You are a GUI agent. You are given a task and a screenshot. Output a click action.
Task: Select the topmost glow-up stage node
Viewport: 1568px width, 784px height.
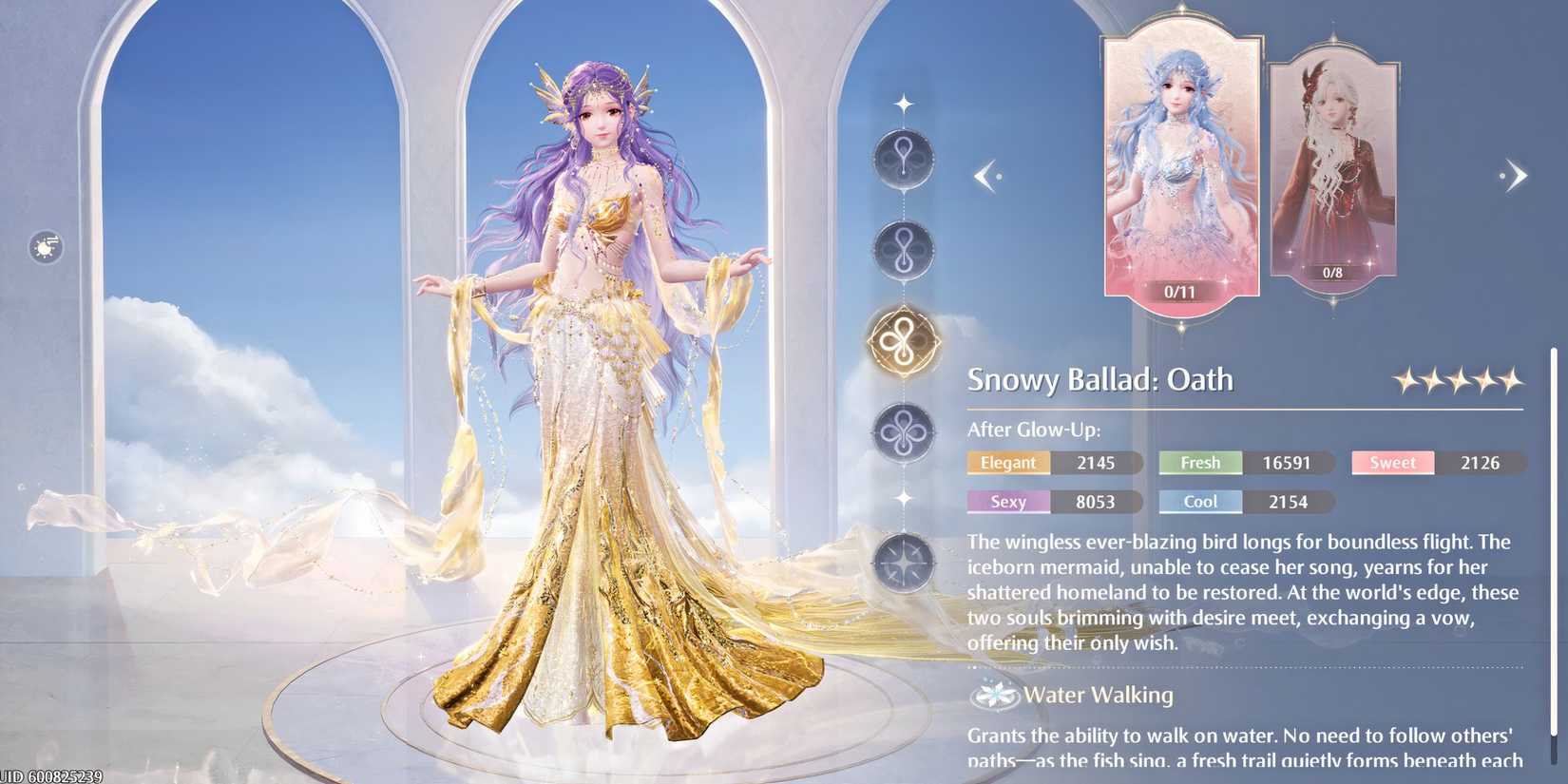point(903,160)
